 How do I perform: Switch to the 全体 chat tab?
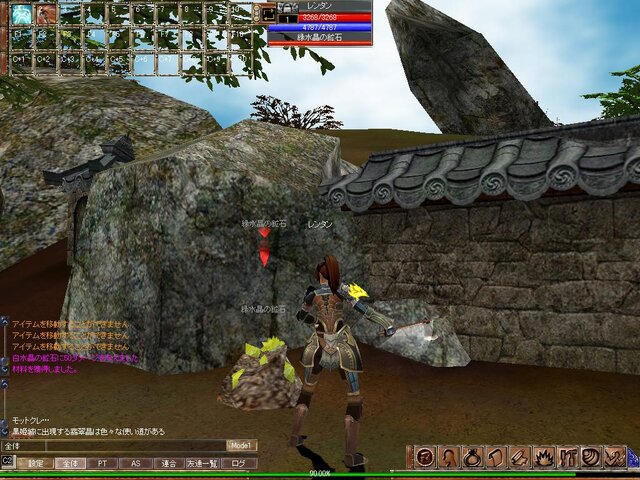tap(69, 463)
